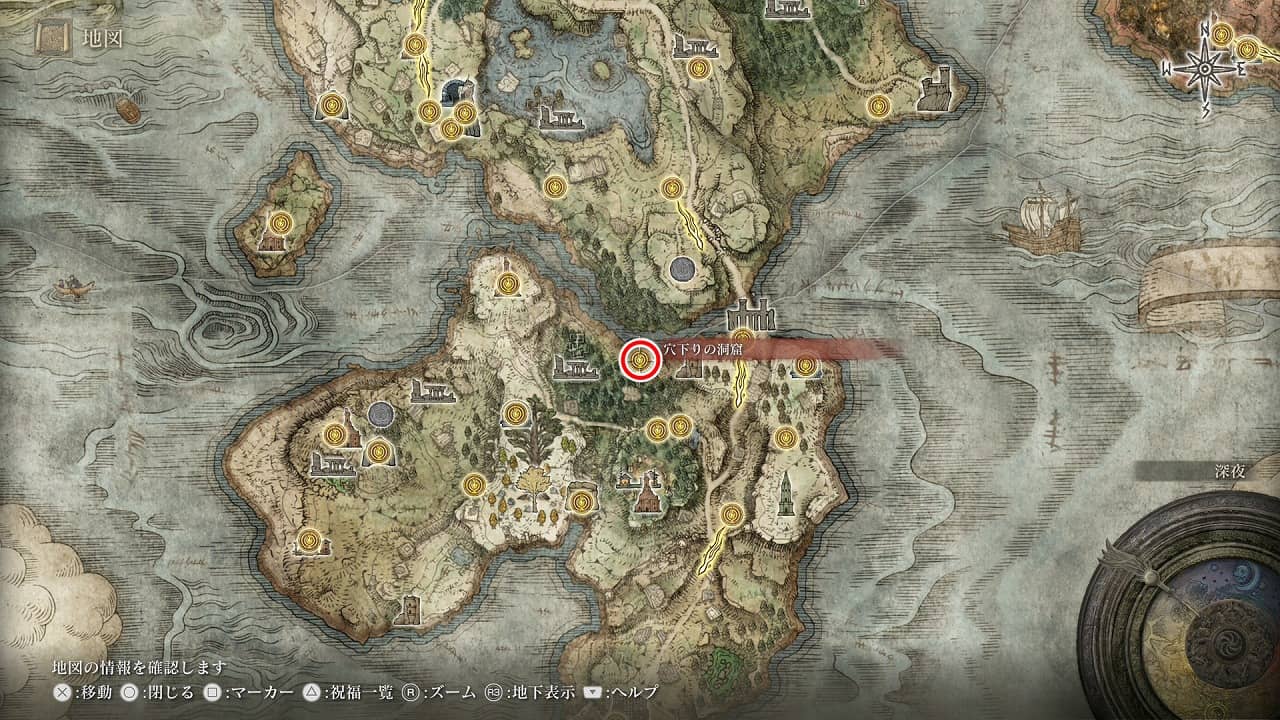Choose the grace marker on the small western island

281,222
